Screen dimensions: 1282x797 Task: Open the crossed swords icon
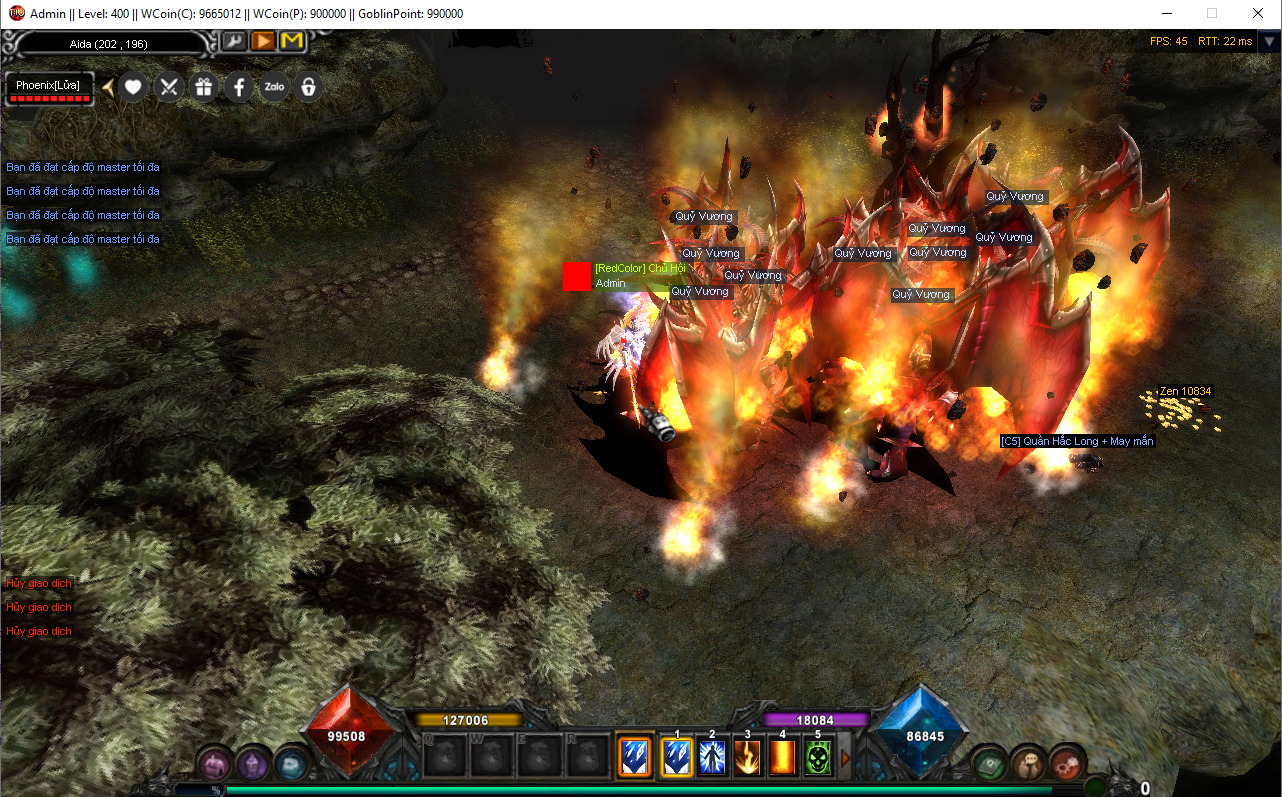[x=169, y=87]
